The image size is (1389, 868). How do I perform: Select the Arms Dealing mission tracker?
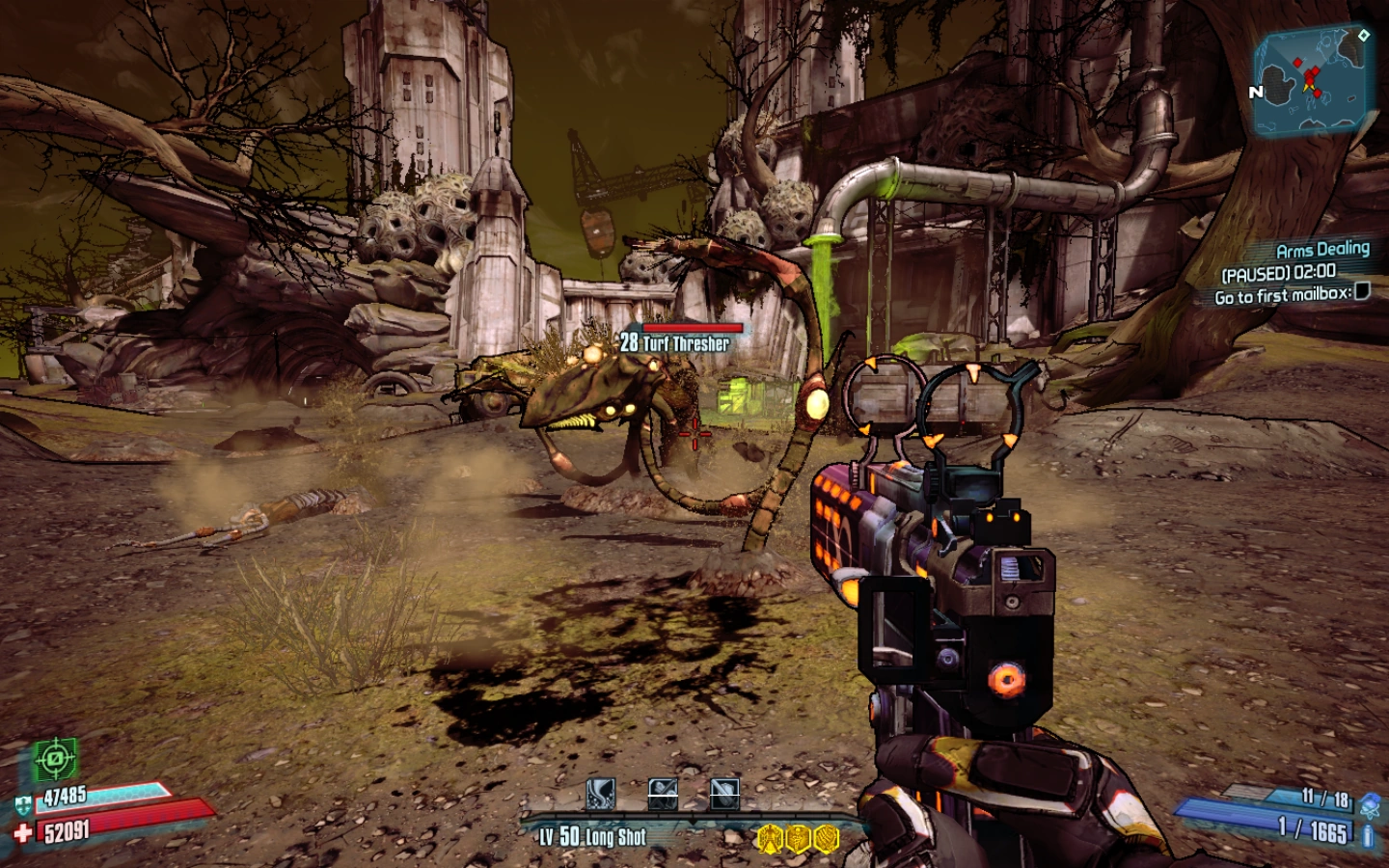pyautogui.click(x=1322, y=249)
